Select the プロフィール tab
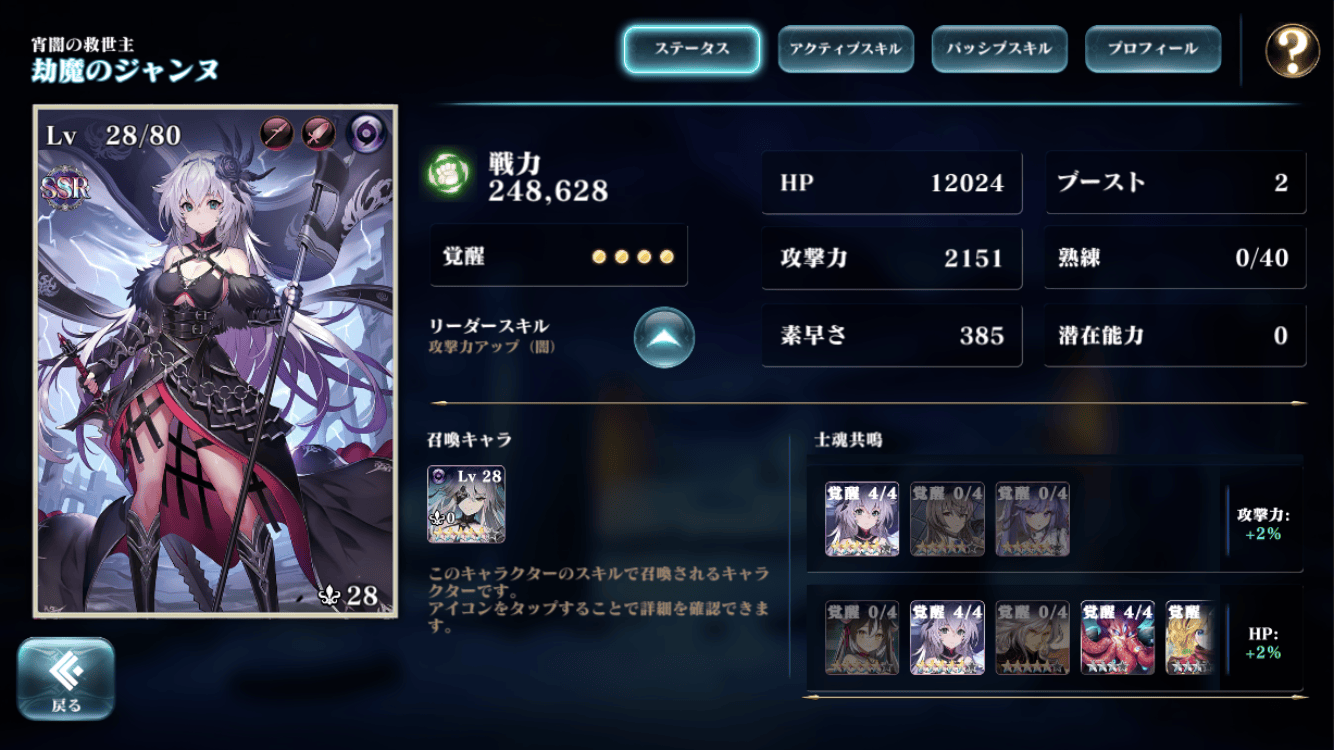This screenshot has height=750, width=1334. click(x=1152, y=49)
